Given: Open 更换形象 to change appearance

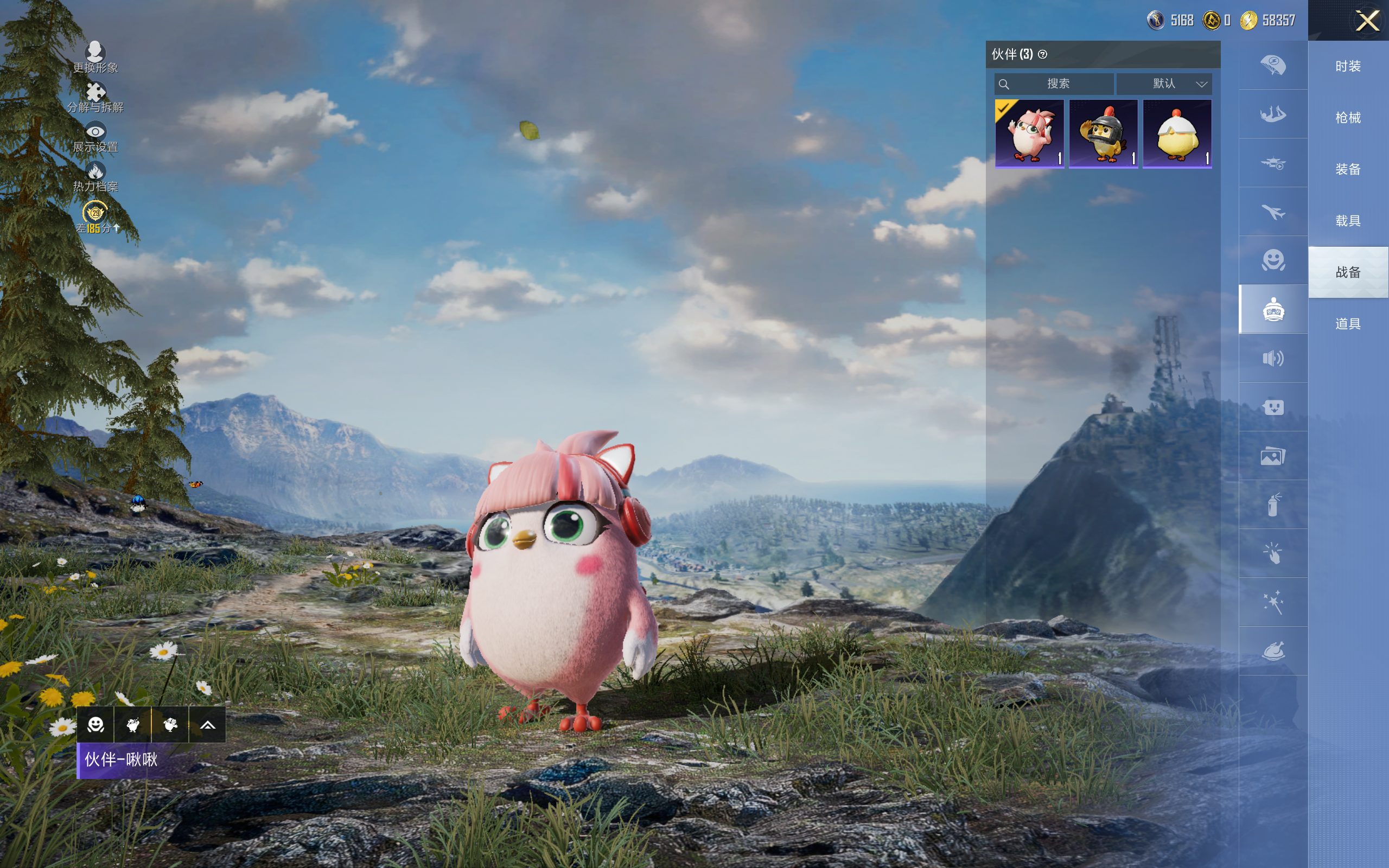Looking at the screenshot, I should (95, 57).
